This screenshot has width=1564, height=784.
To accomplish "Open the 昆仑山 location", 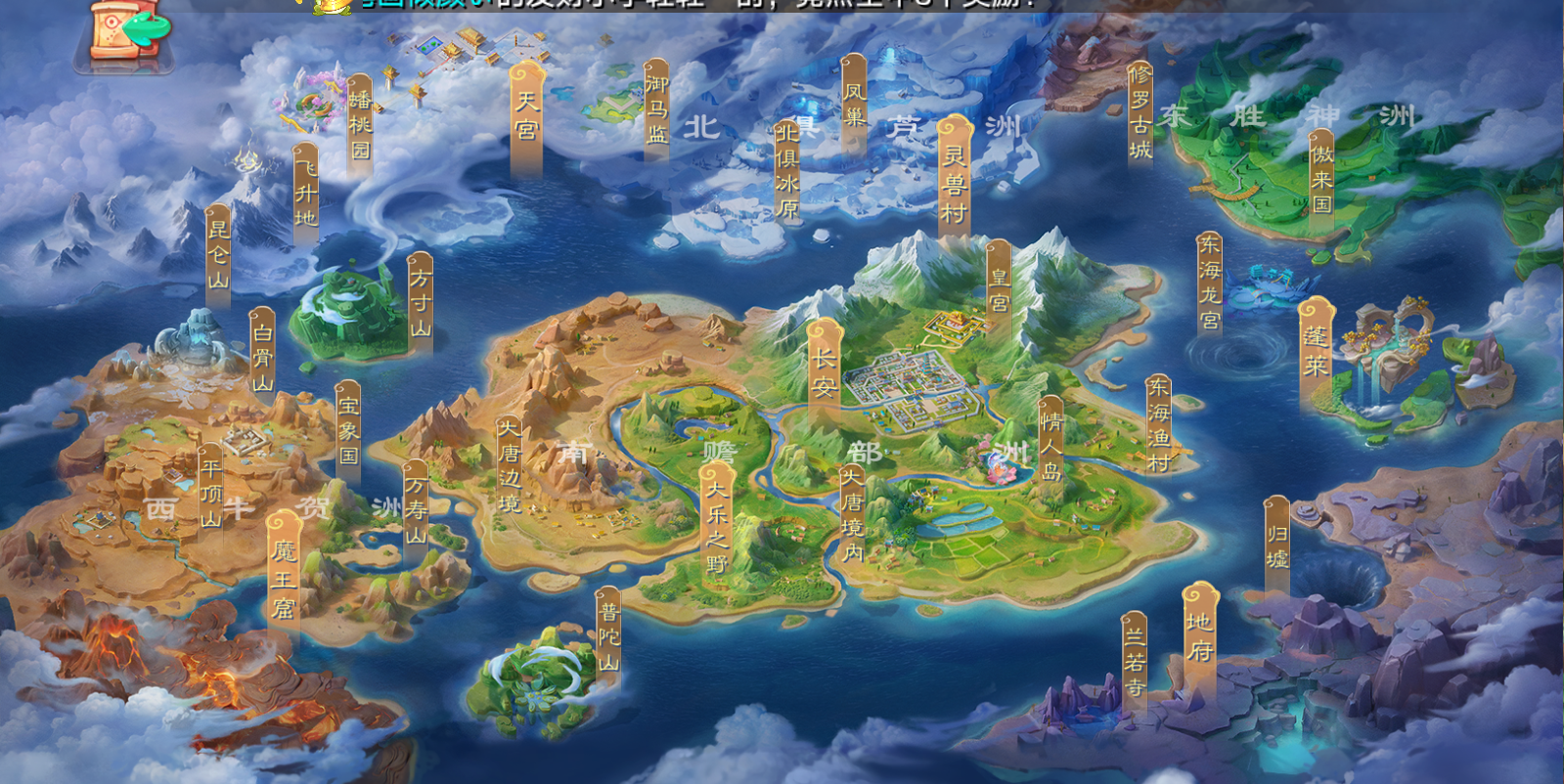I will (218, 254).
